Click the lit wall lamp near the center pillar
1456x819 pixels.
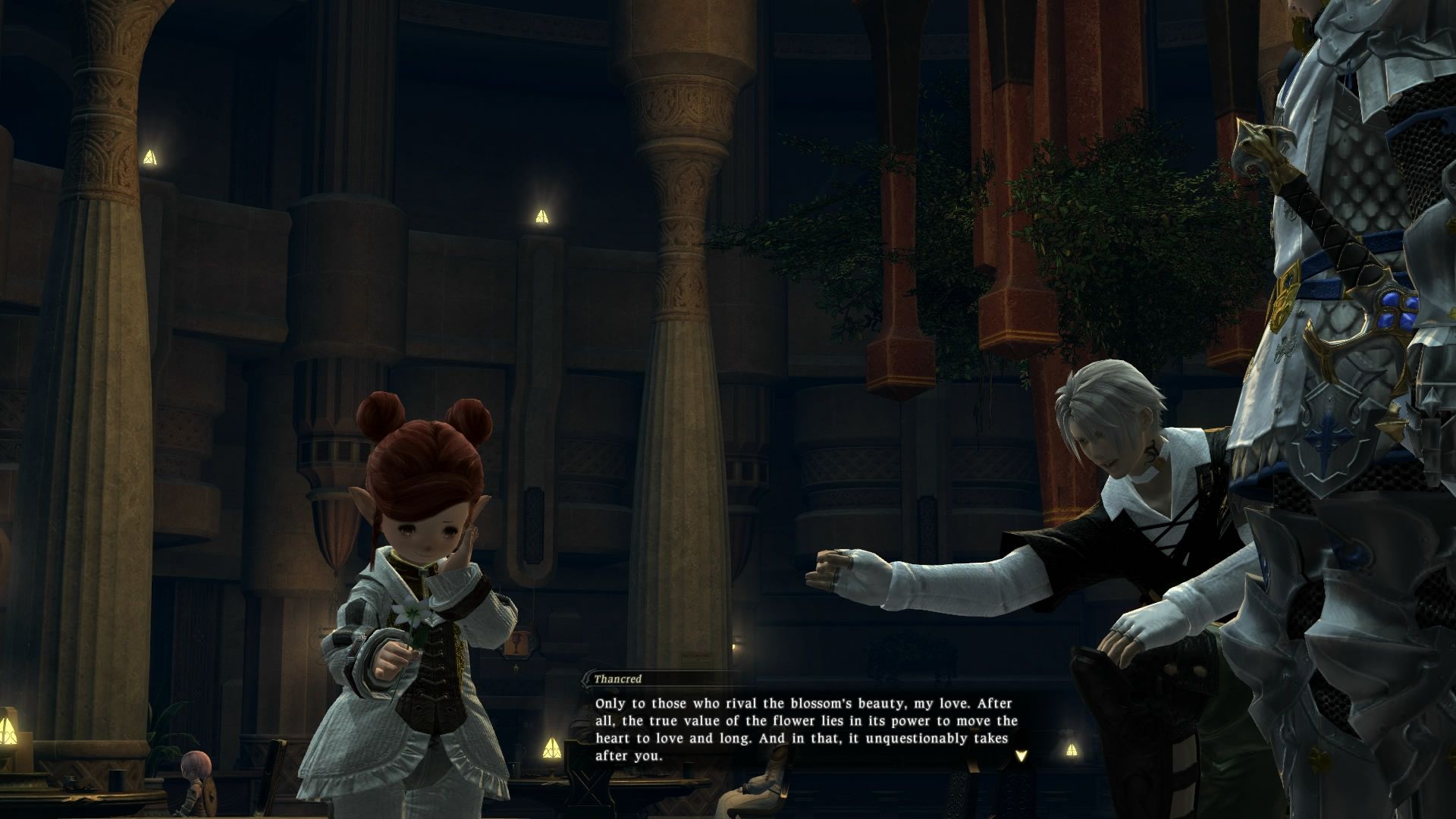[543, 215]
